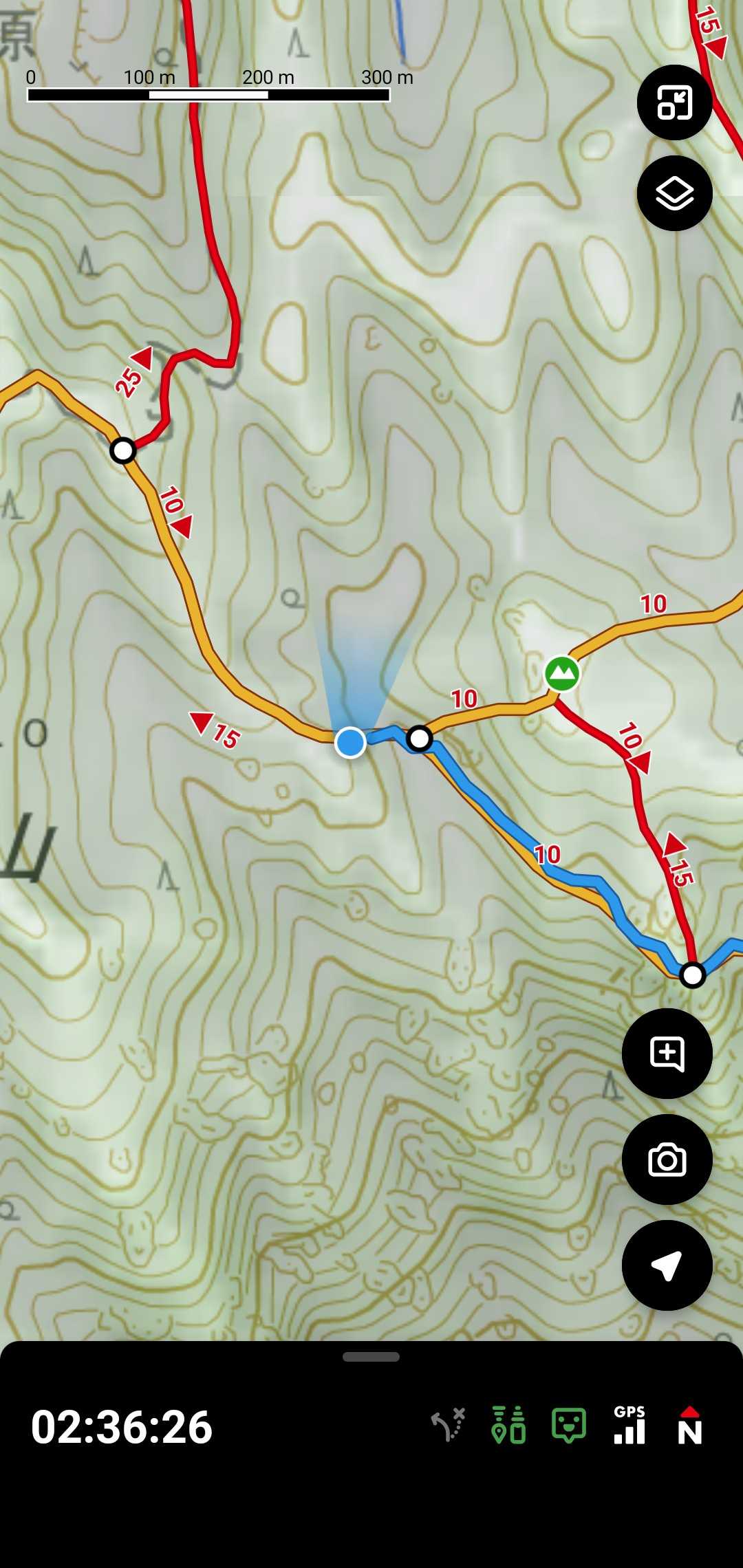This screenshot has width=743, height=1568.
Task: Open the GPS signal status icon
Action: 629,1425
